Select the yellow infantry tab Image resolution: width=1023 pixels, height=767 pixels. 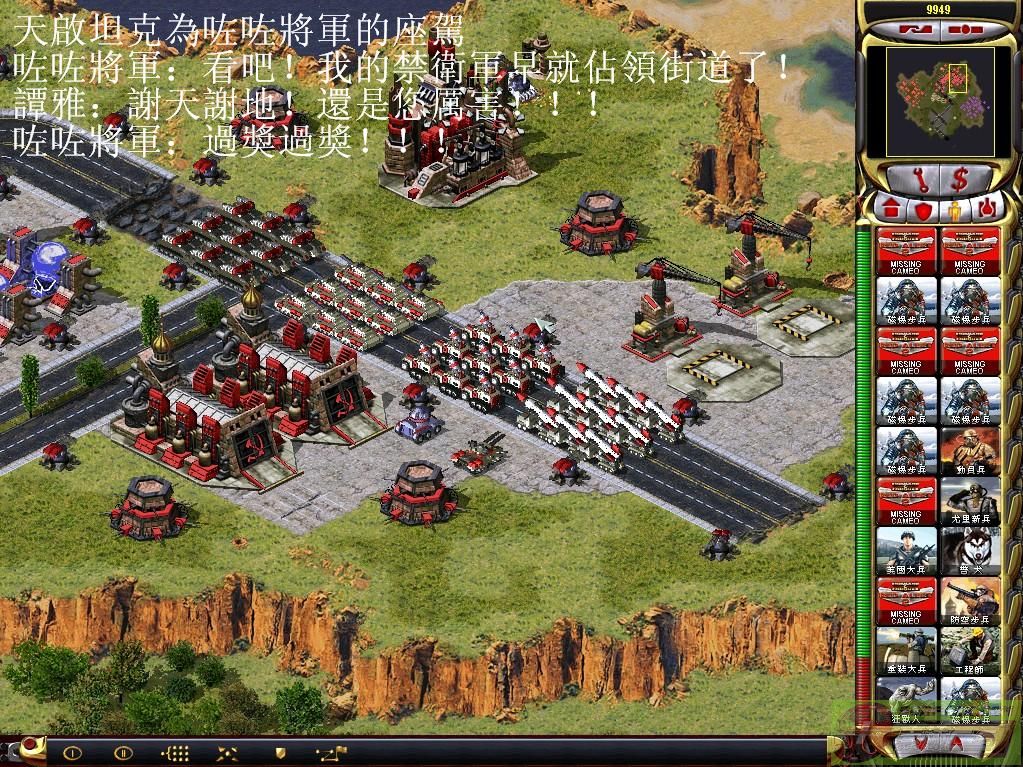point(953,210)
